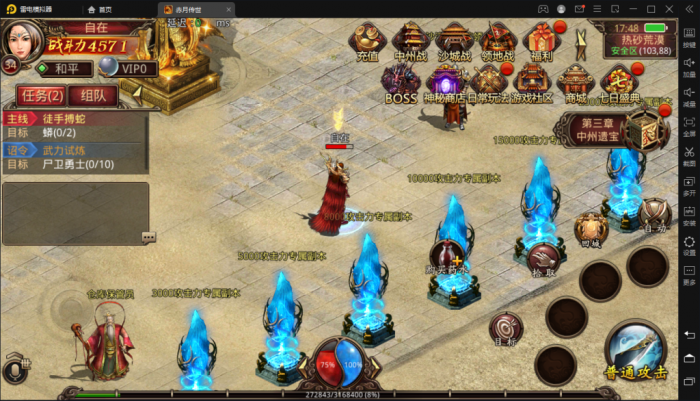Open the 七日盛典 seven-day event
700x401 pixels.
coord(619,84)
